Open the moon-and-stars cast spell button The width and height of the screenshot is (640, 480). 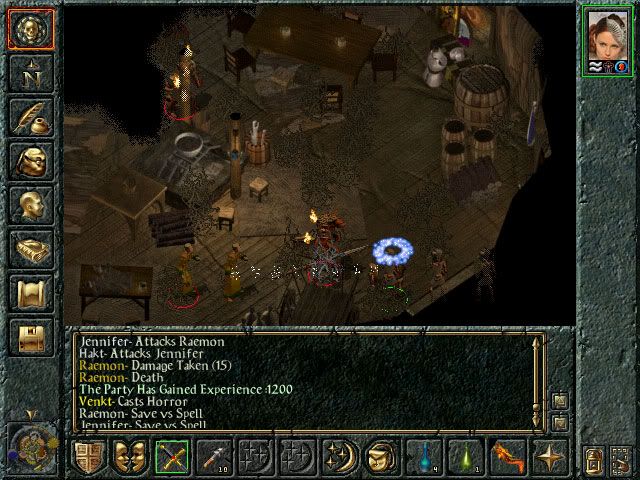click(339, 457)
